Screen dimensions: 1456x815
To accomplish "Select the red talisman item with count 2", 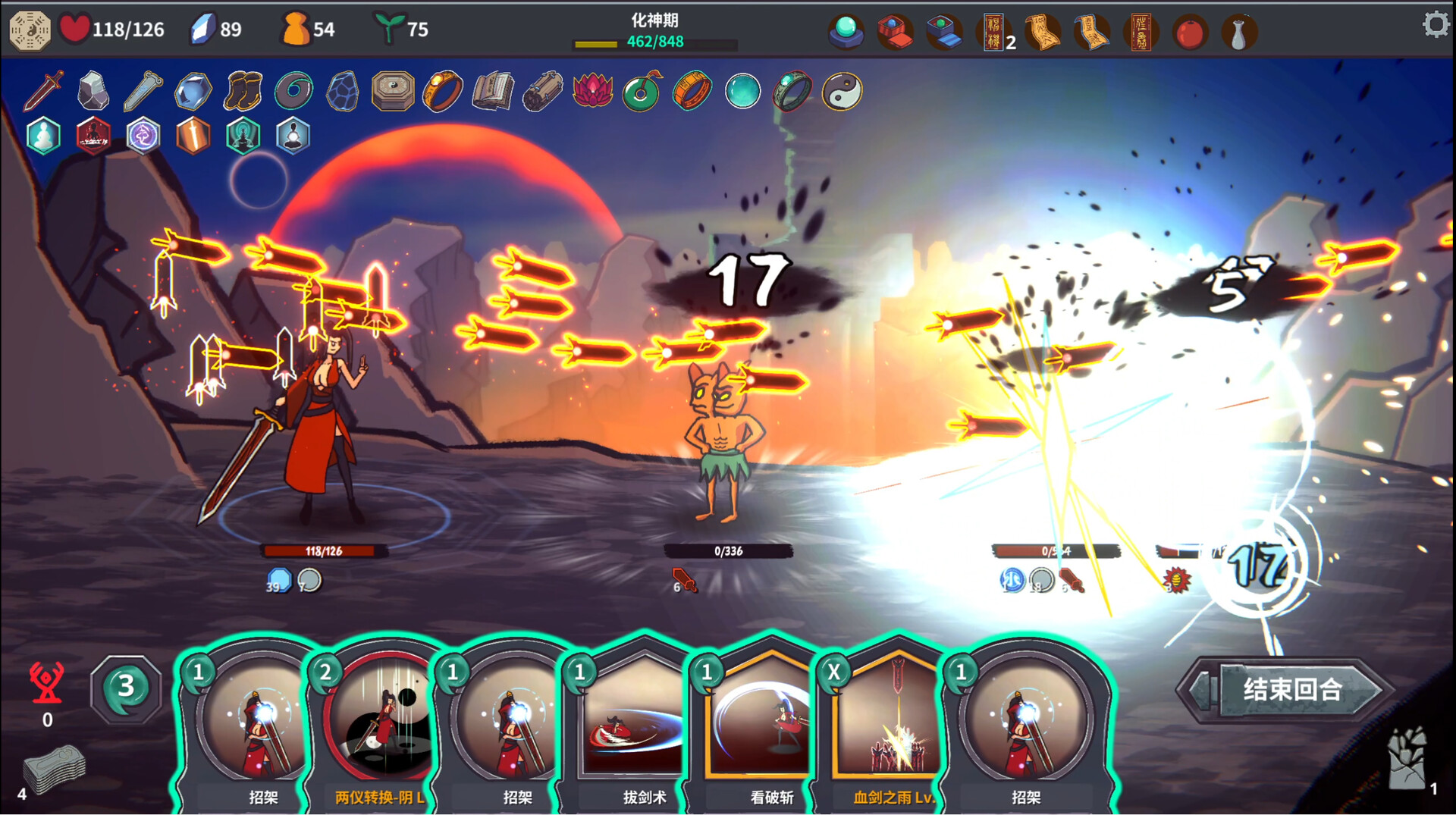I will coord(993,33).
